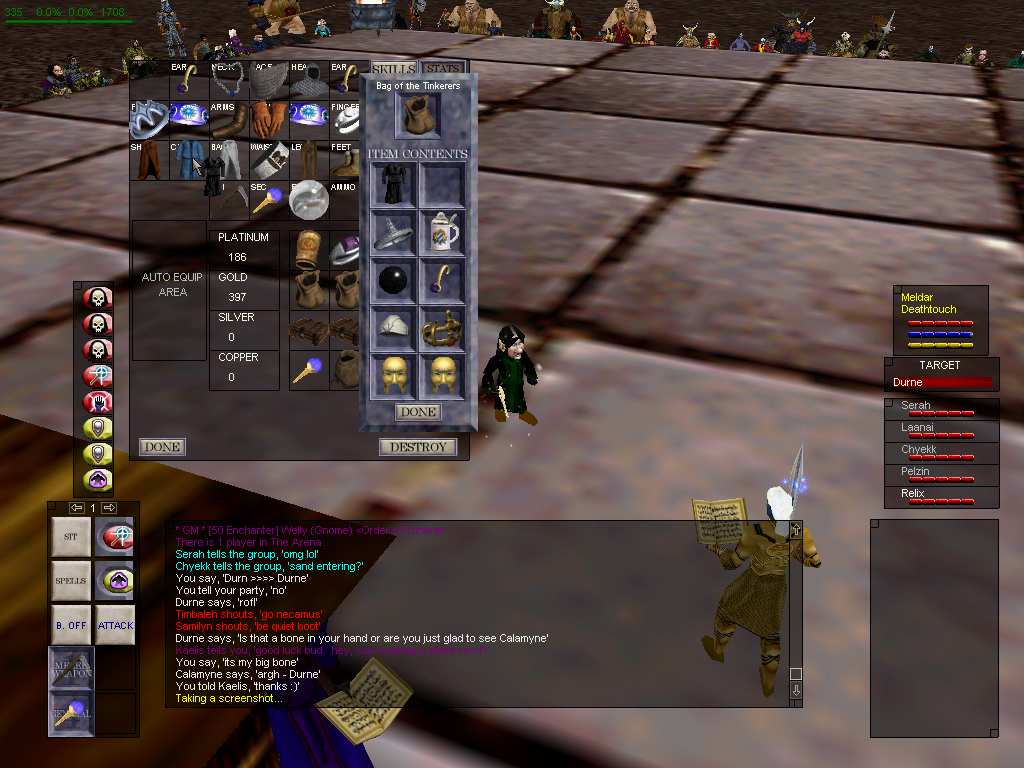Toggle the Attack hotbutton

click(116, 625)
